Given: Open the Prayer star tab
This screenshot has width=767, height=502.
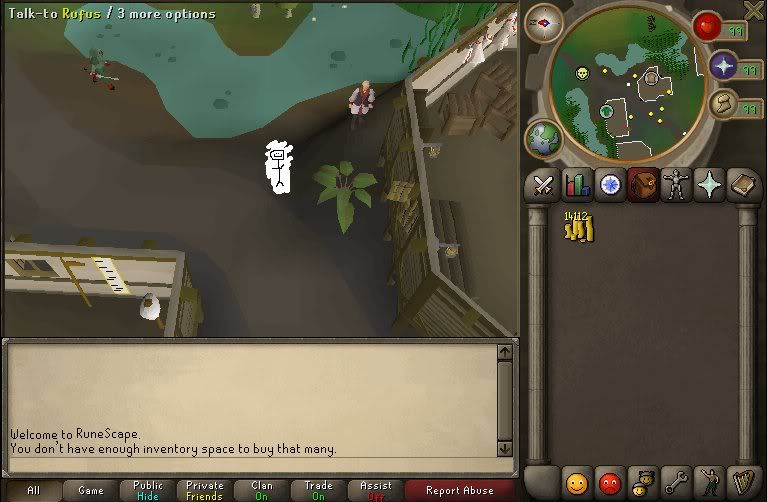Looking at the screenshot, I should [x=710, y=185].
